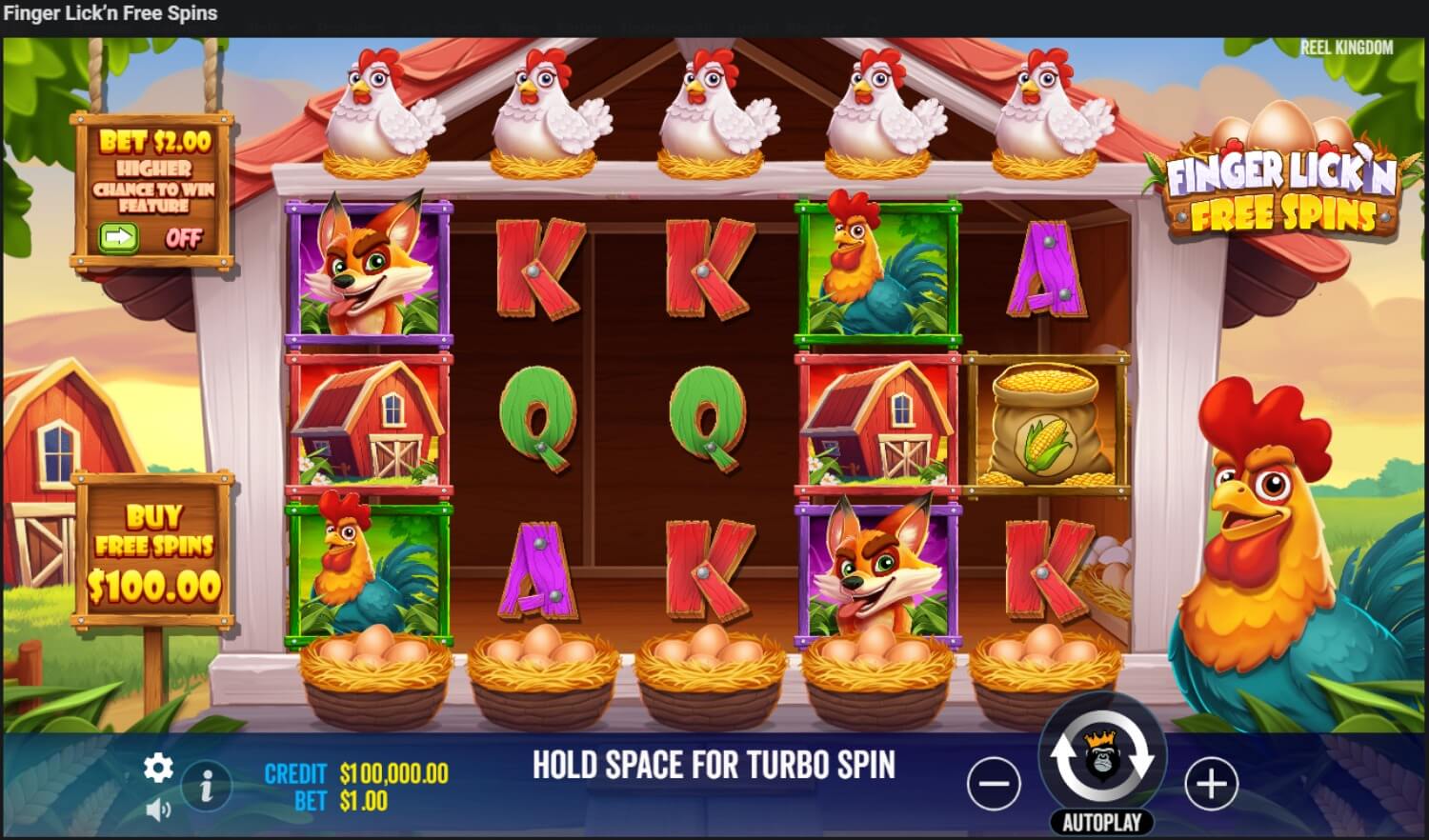Viewport: 1429px width, 840px height.
Task: Click the Finger Lick'n Free Spins title bar
Action: pyautogui.click(x=110, y=12)
